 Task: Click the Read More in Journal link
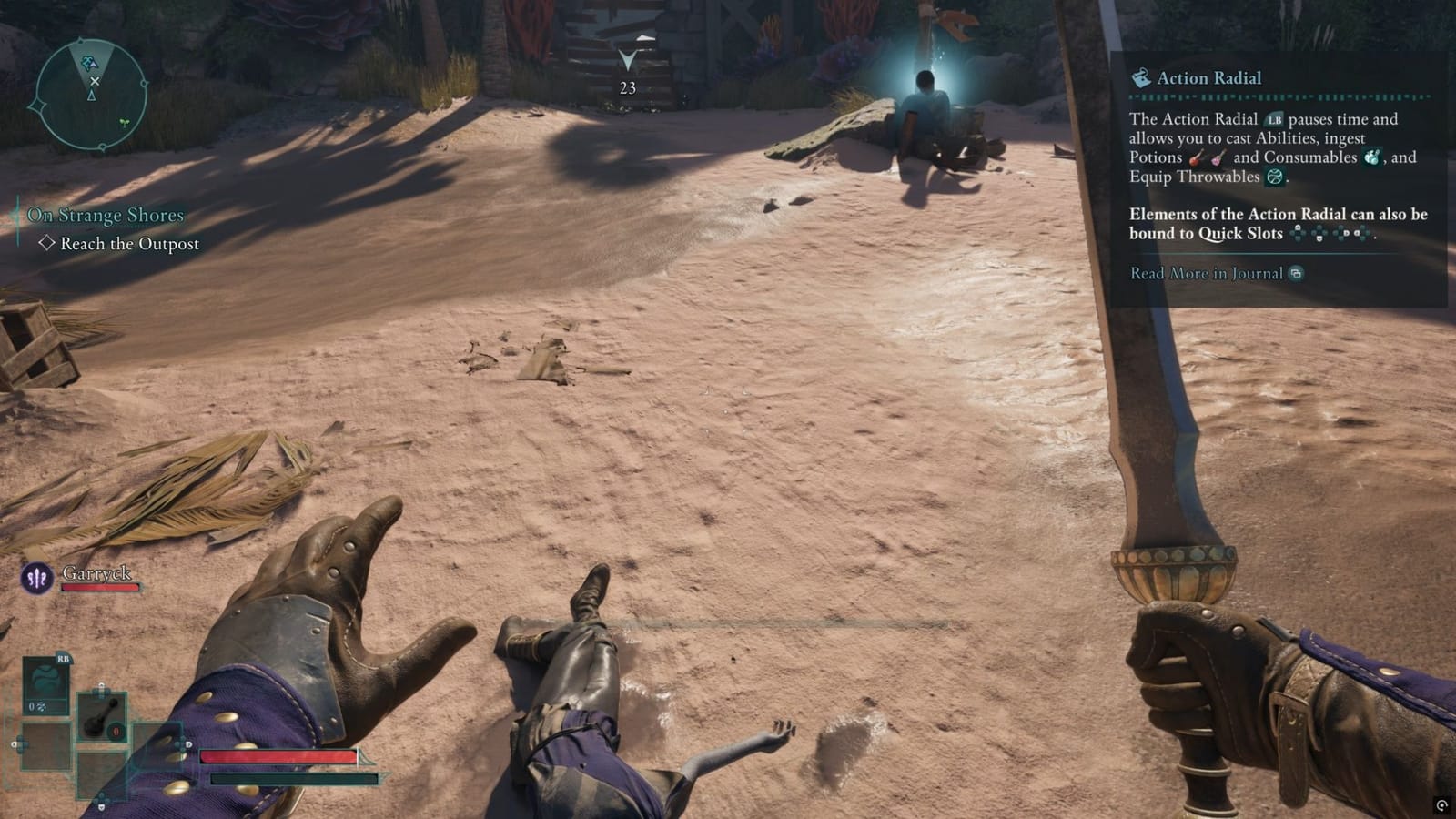click(1206, 273)
